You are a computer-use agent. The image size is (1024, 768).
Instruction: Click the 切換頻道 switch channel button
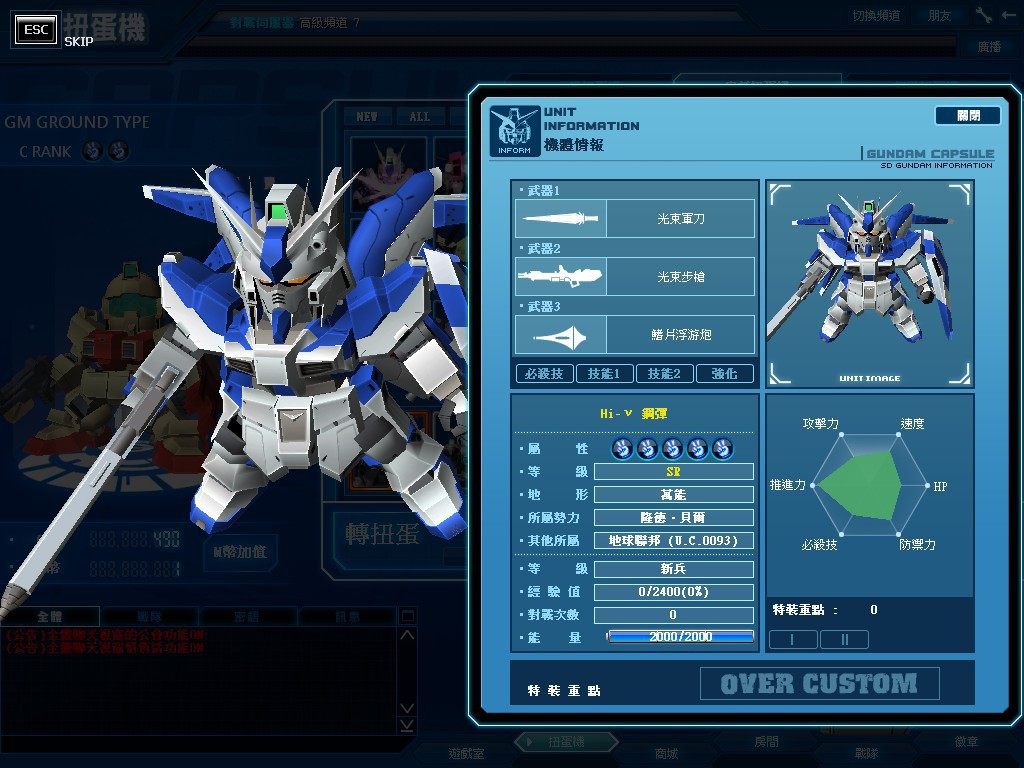coord(876,16)
